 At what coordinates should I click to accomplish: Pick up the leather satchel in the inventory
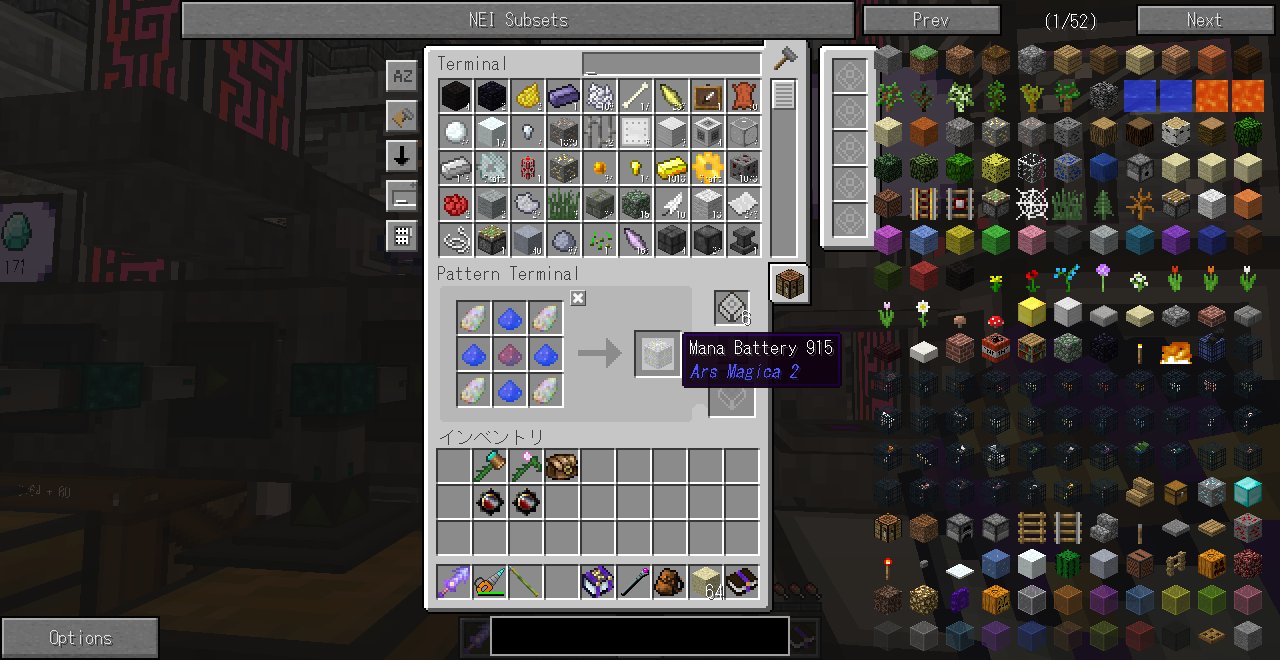click(562, 467)
